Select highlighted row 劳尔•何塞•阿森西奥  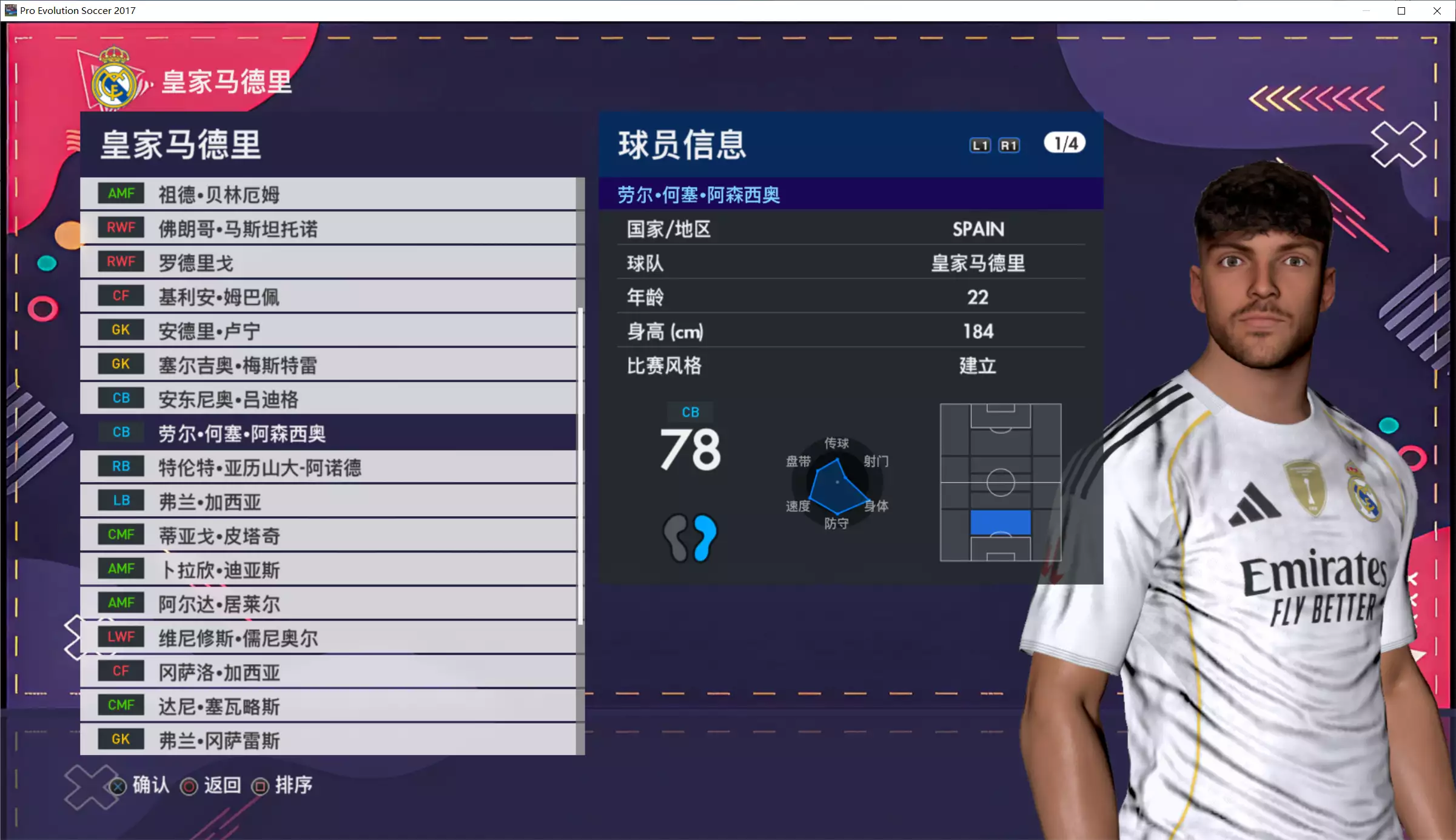(327, 433)
